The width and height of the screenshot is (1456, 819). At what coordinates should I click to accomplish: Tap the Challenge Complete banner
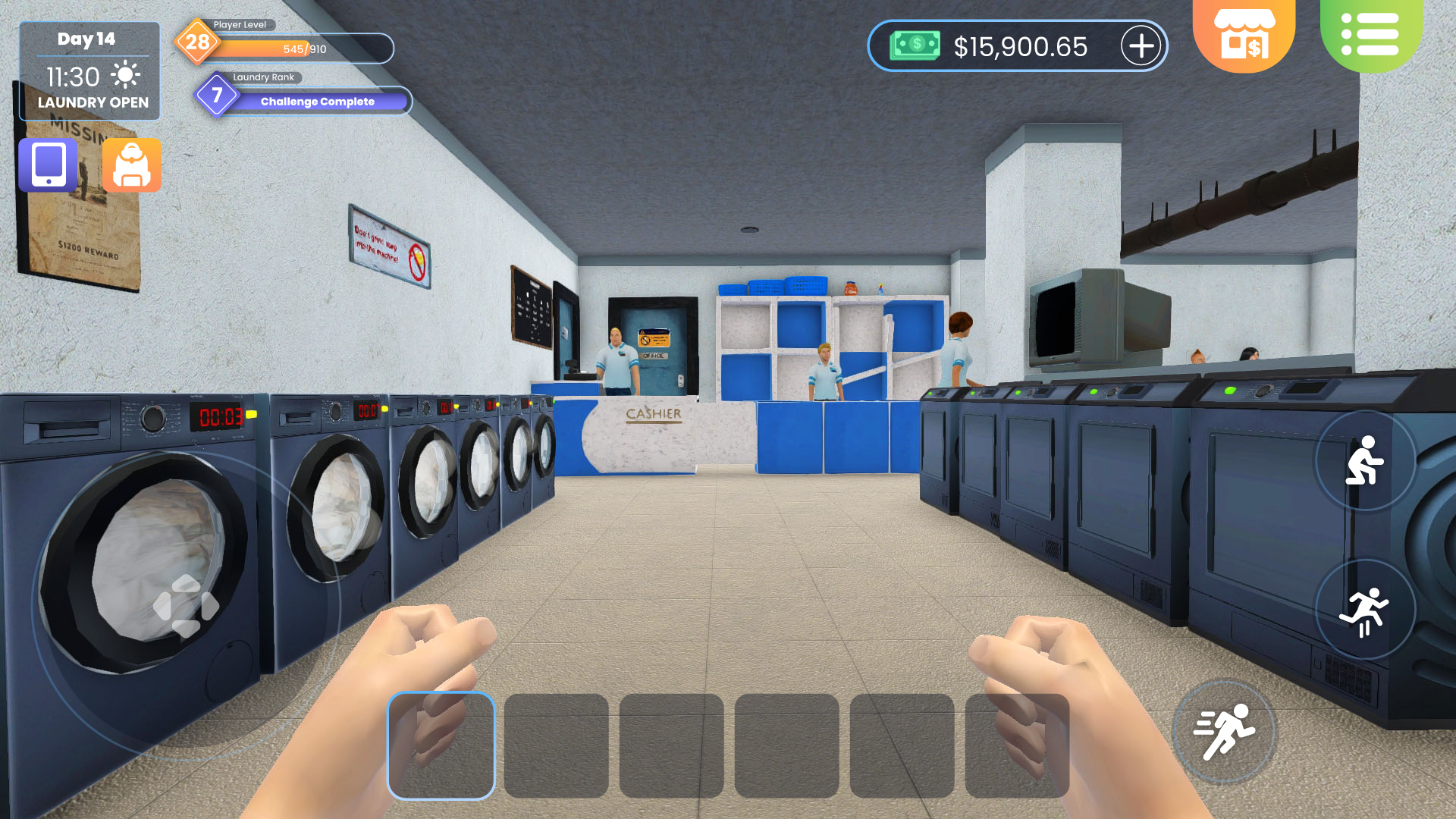click(x=317, y=101)
